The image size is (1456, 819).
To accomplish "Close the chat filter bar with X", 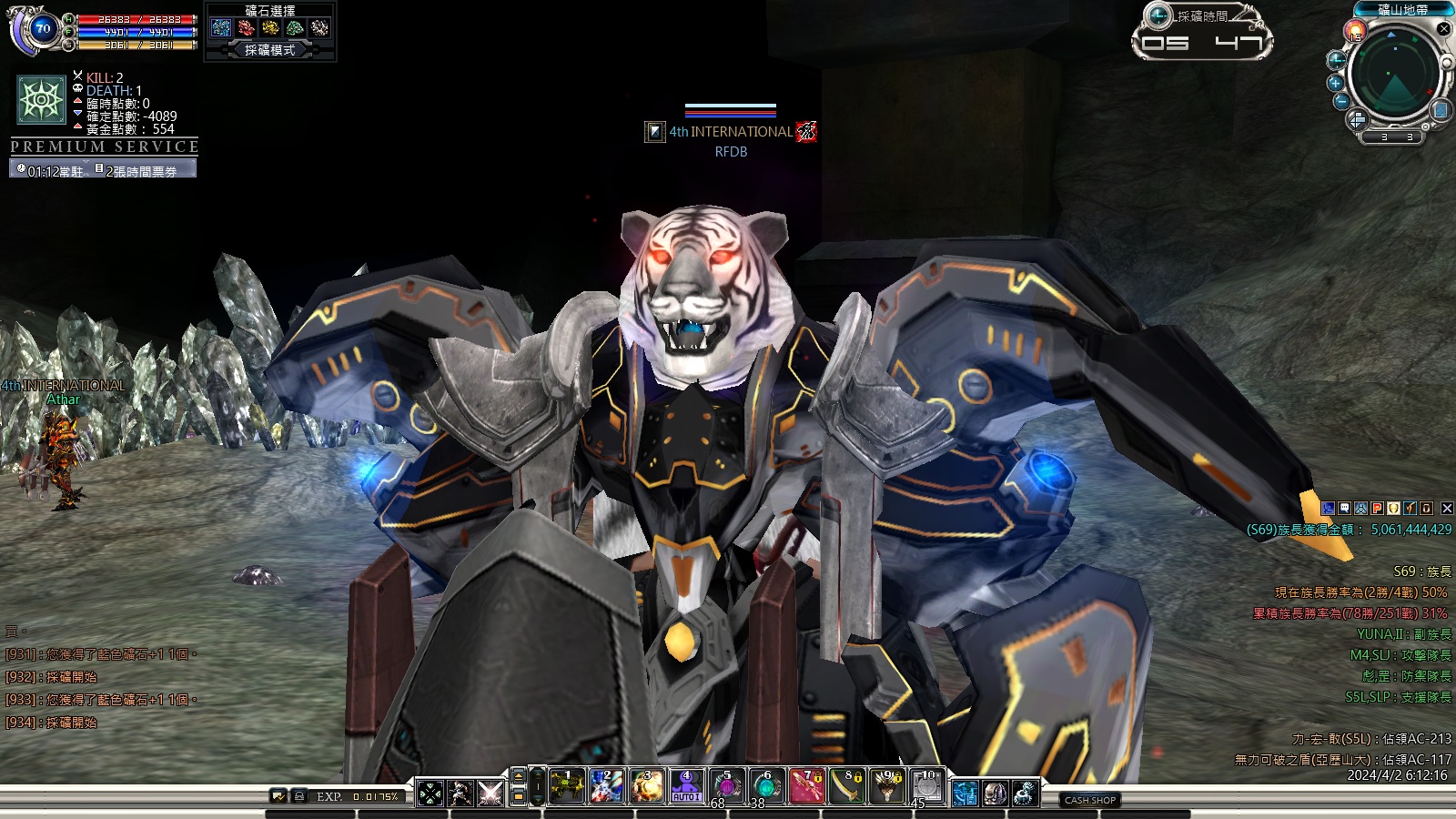I will [x=1447, y=509].
